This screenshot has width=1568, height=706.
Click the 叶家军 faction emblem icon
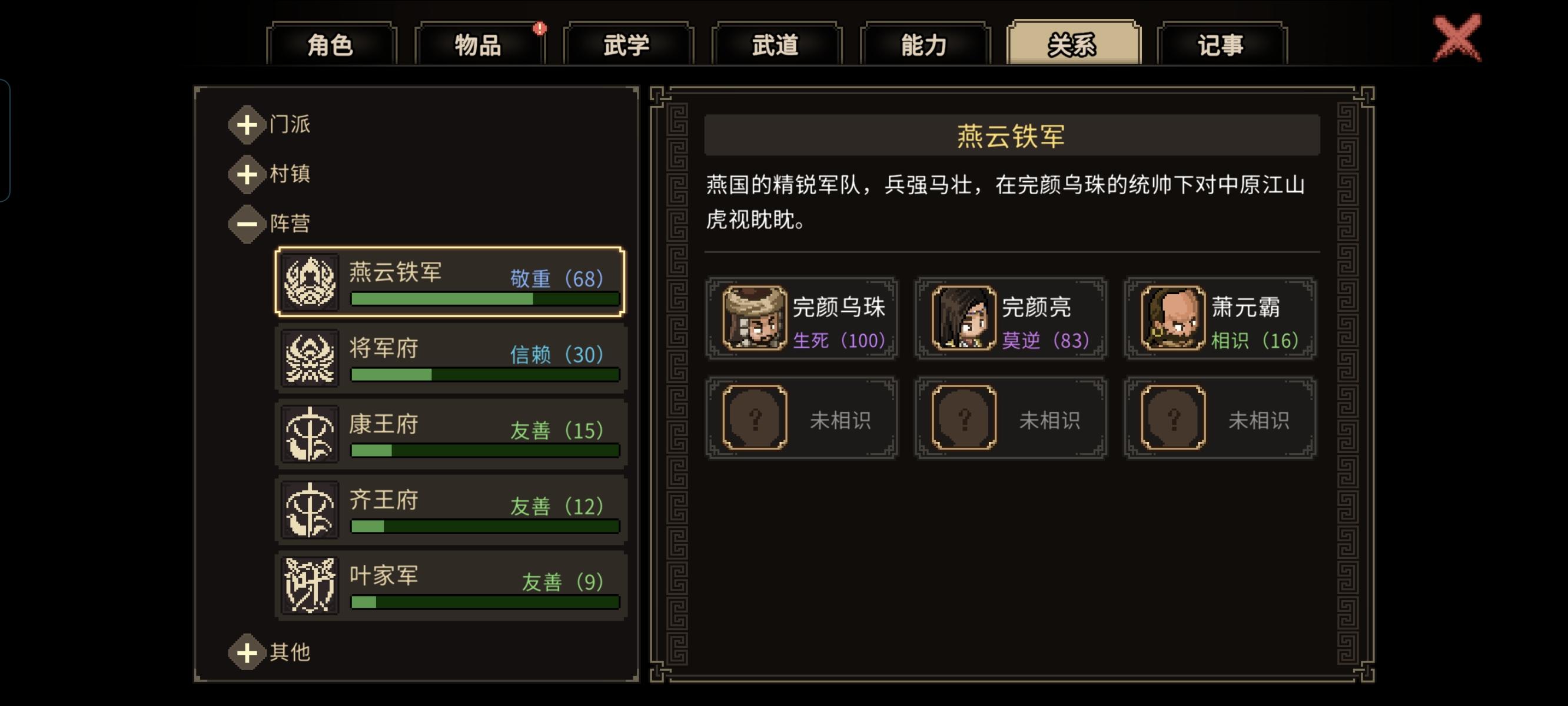310,585
